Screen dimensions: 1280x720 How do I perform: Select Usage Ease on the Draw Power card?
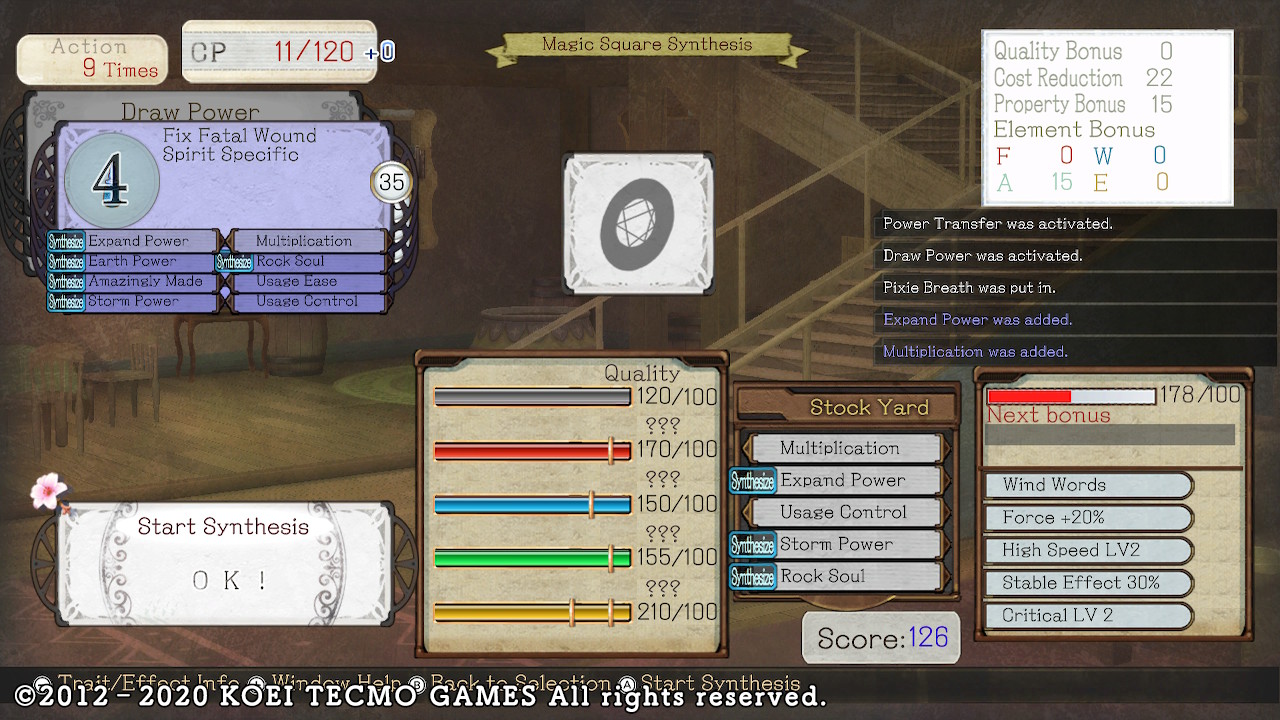(x=306, y=281)
